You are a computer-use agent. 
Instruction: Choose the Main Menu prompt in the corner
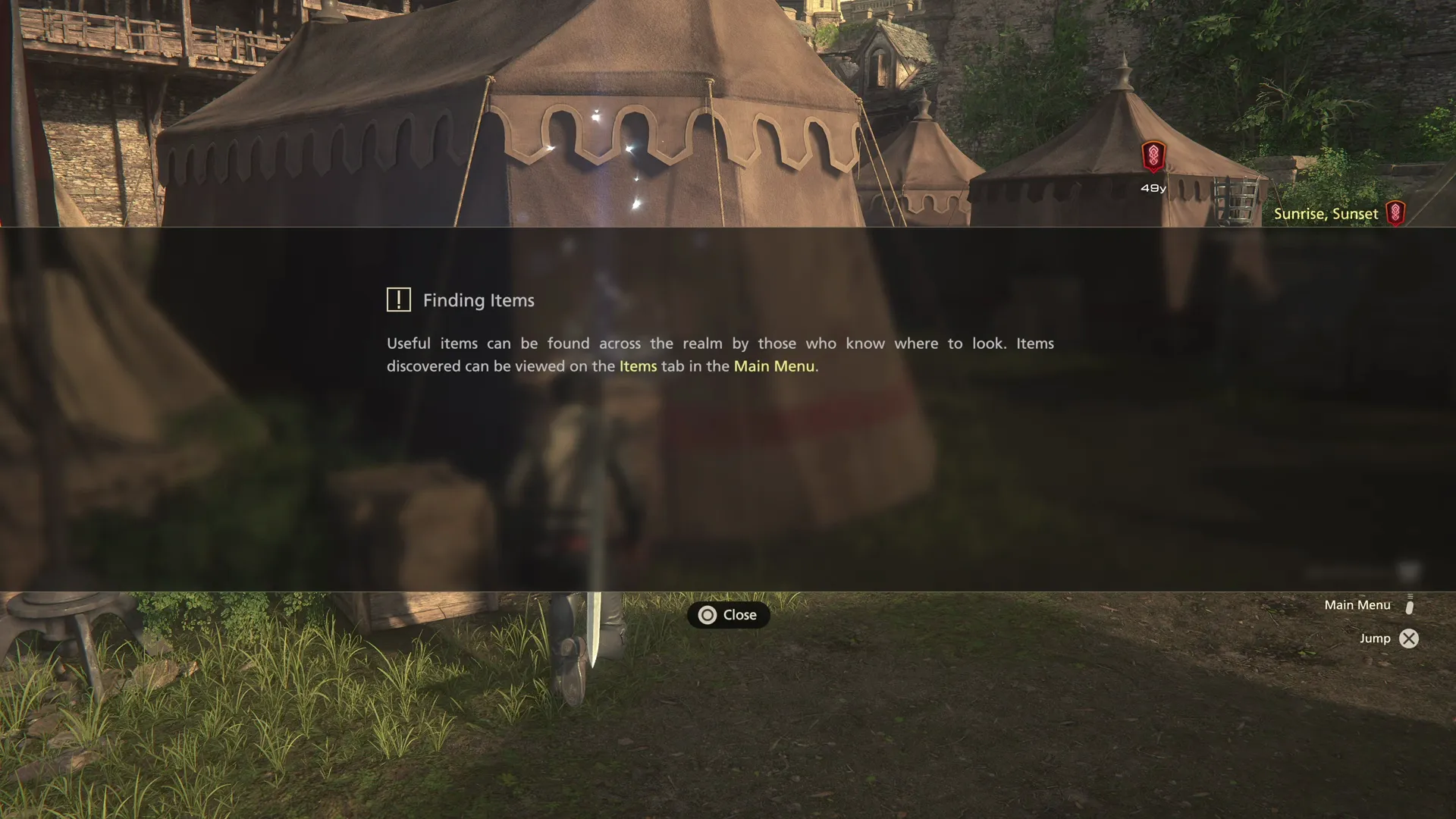[x=1357, y=604]
